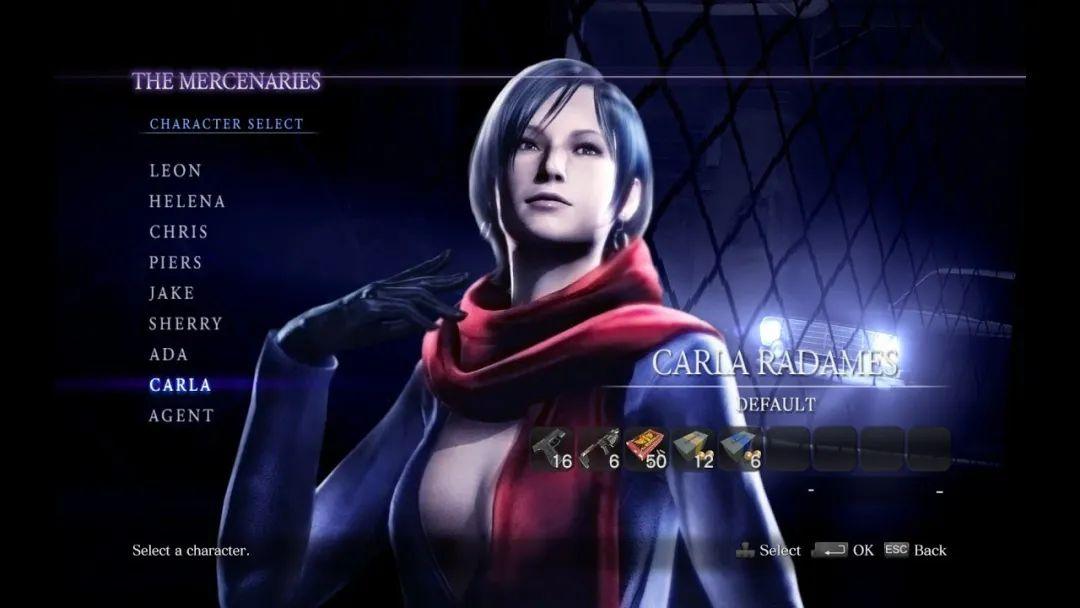The height and width of the screenshot is (608, 1080).
Task: Select Piers from the roster
Action: pos(176,263)
